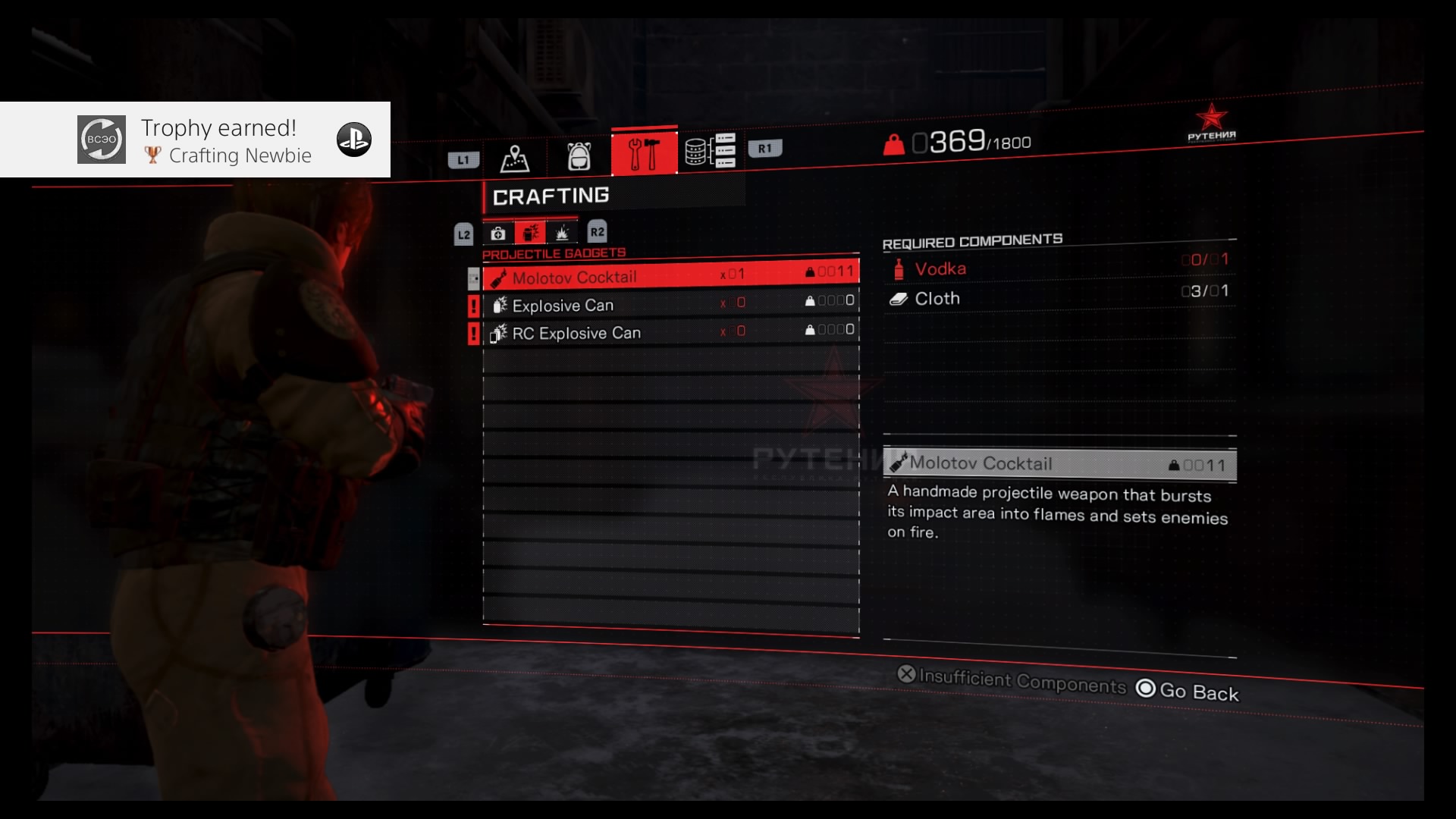Select the Cloth component row
1456x819 pixels.
pyautogui.click(x=1059, y=297)
